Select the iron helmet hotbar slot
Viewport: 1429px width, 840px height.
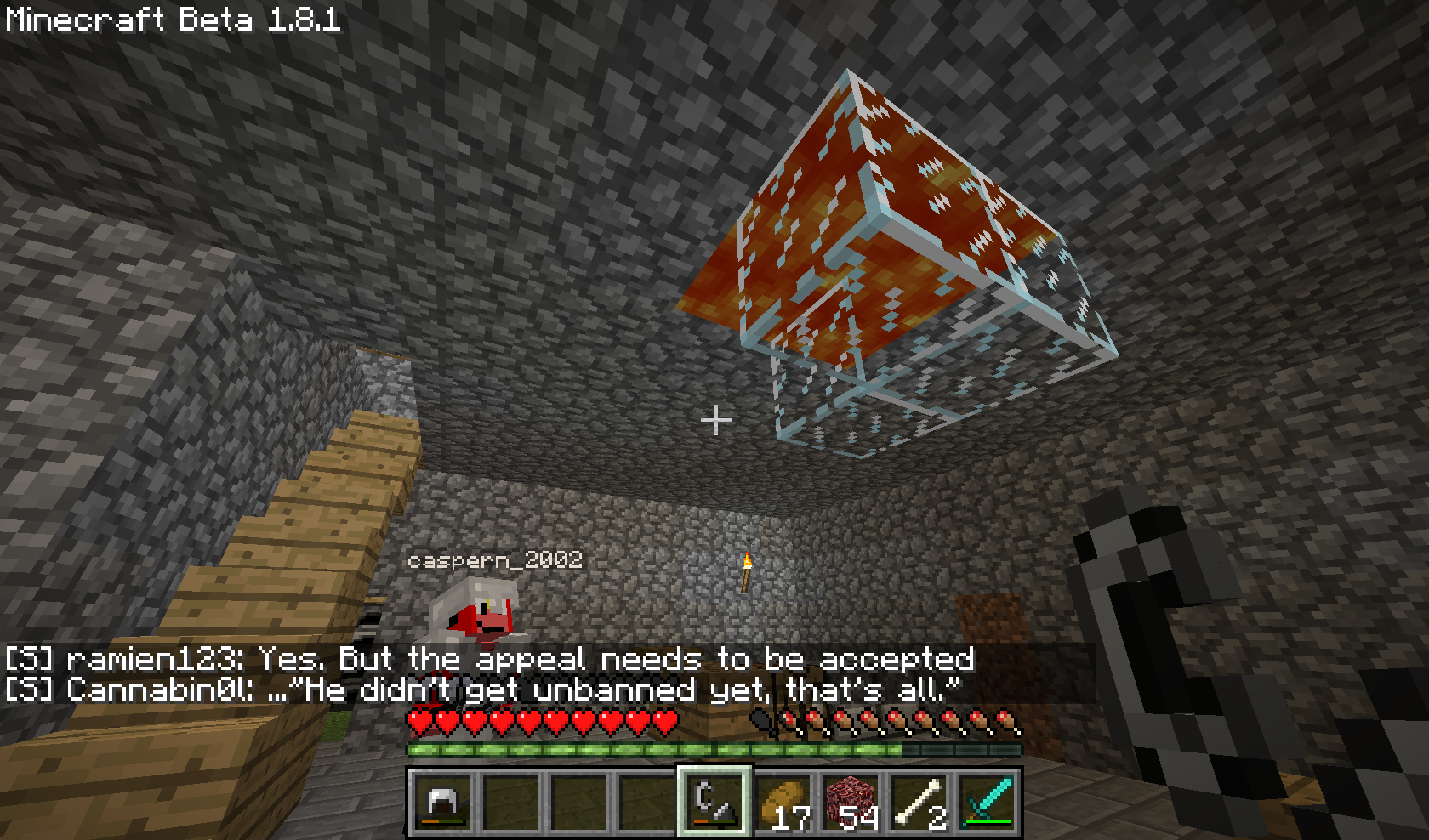click(442, 802)
